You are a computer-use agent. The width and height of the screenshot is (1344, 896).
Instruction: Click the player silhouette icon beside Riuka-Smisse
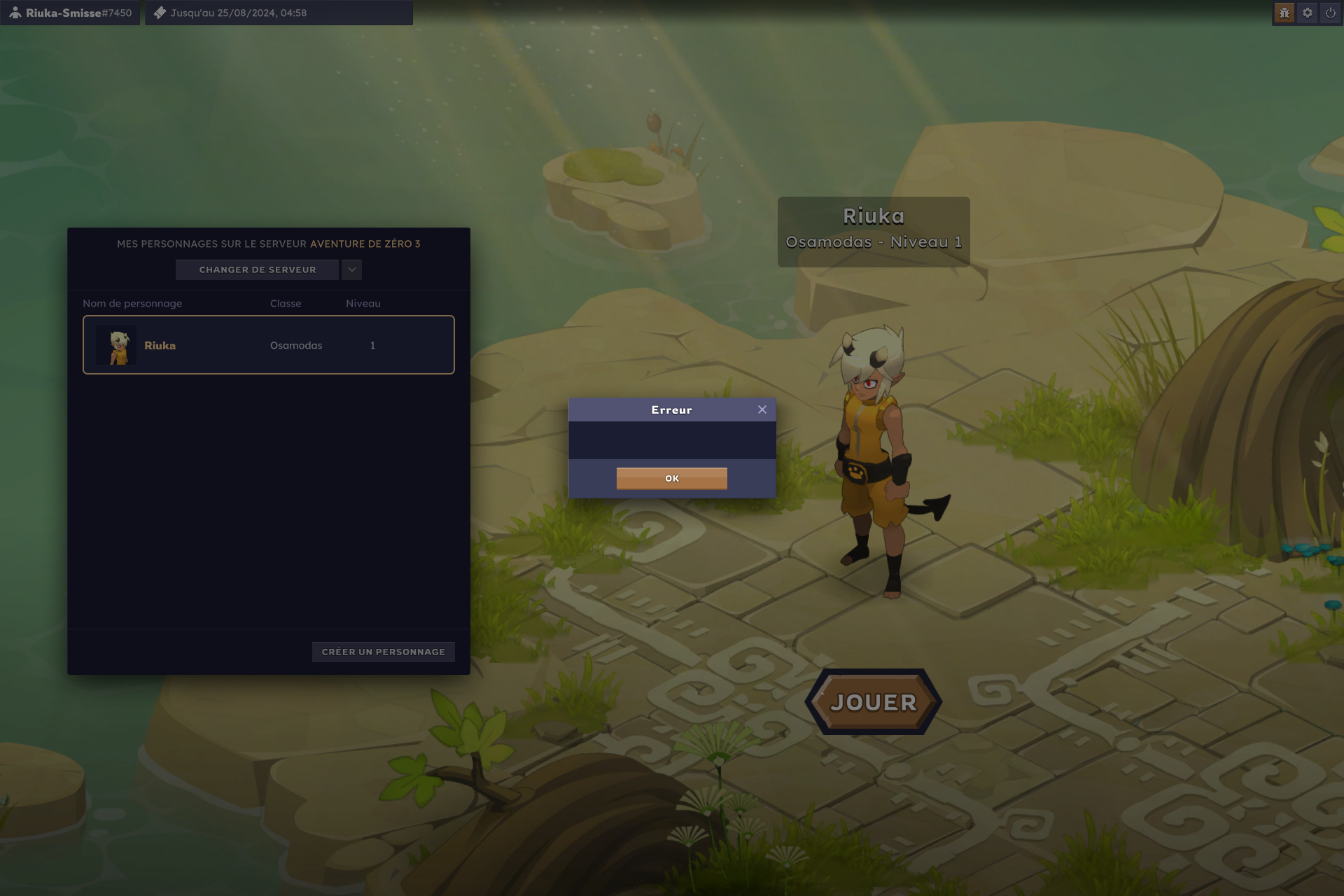[15, 12]
